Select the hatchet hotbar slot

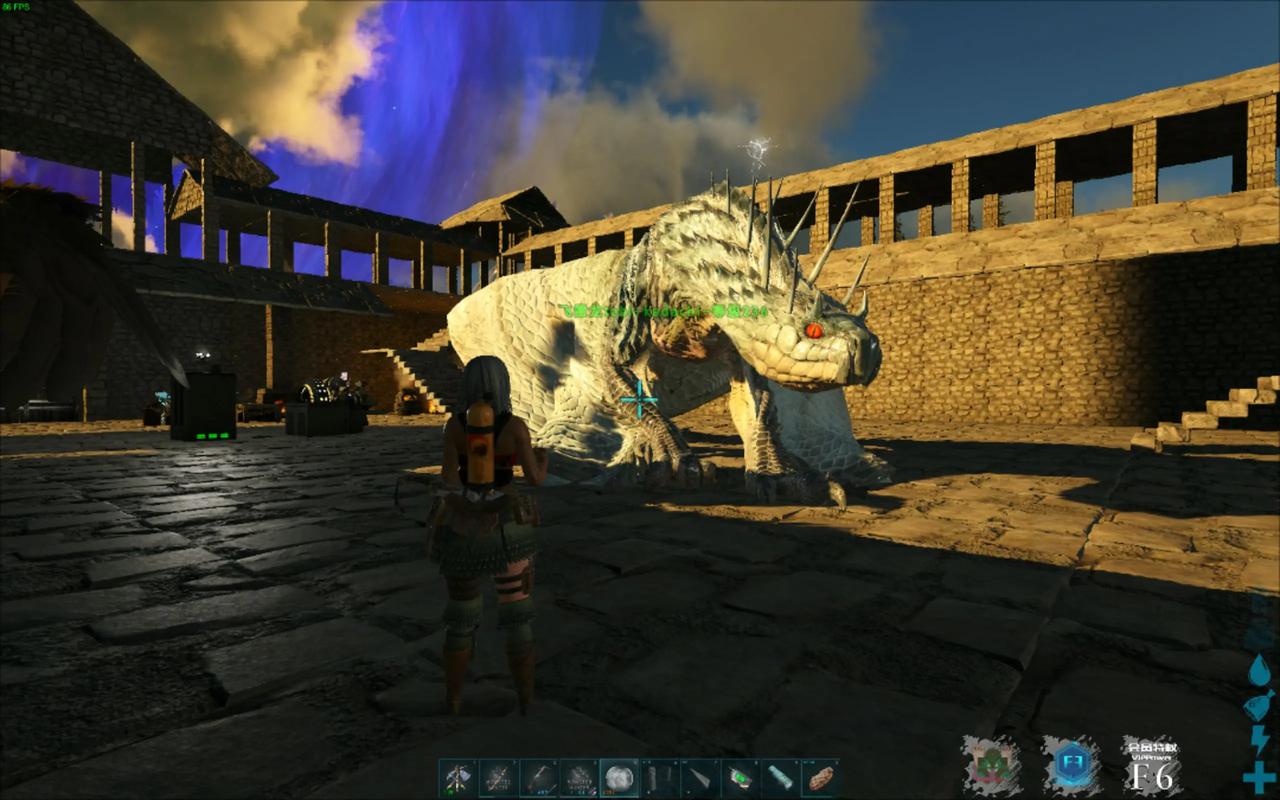click(x=458, y=778)
